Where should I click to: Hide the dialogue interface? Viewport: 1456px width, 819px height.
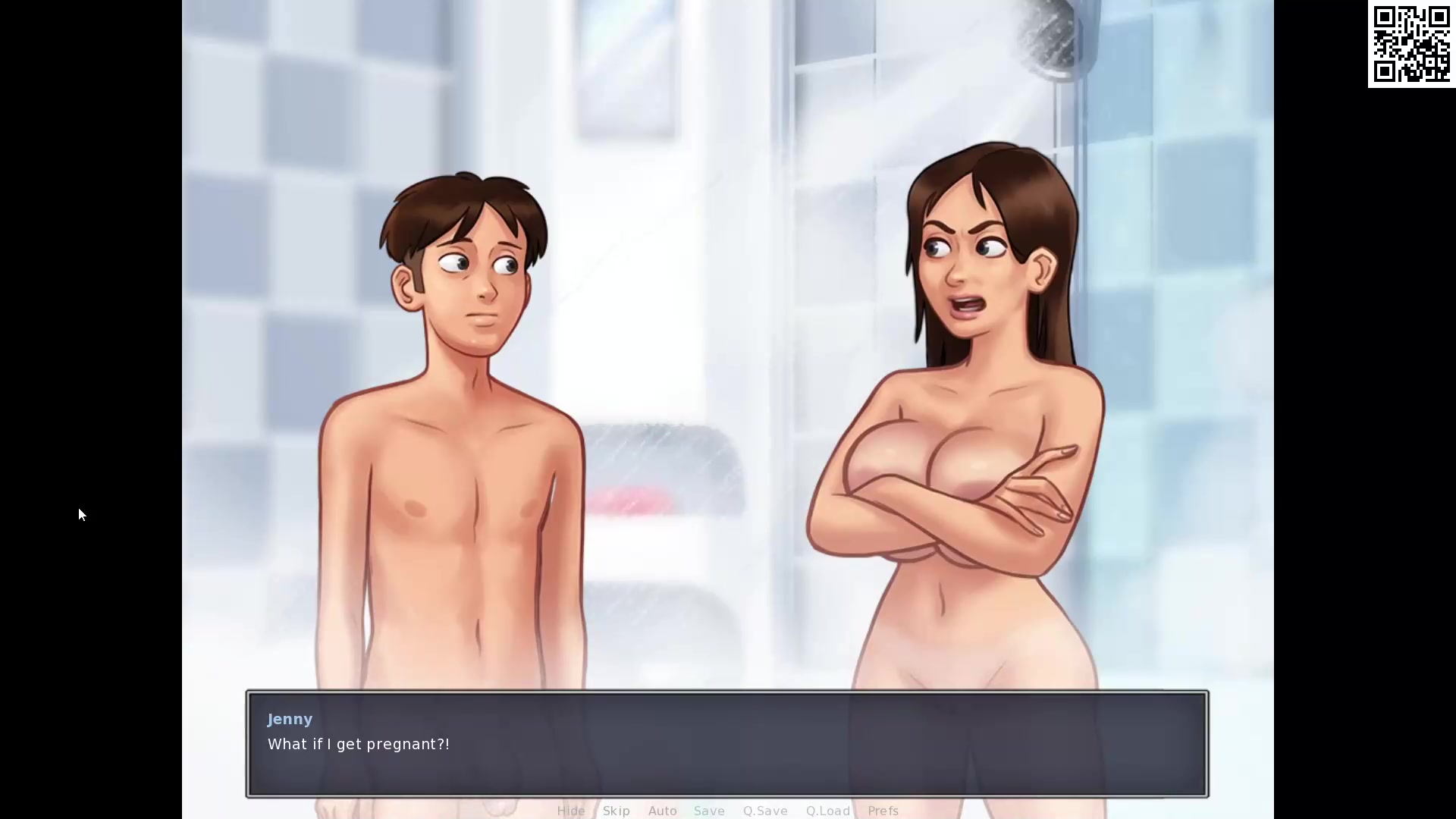(x=570, y=811)
